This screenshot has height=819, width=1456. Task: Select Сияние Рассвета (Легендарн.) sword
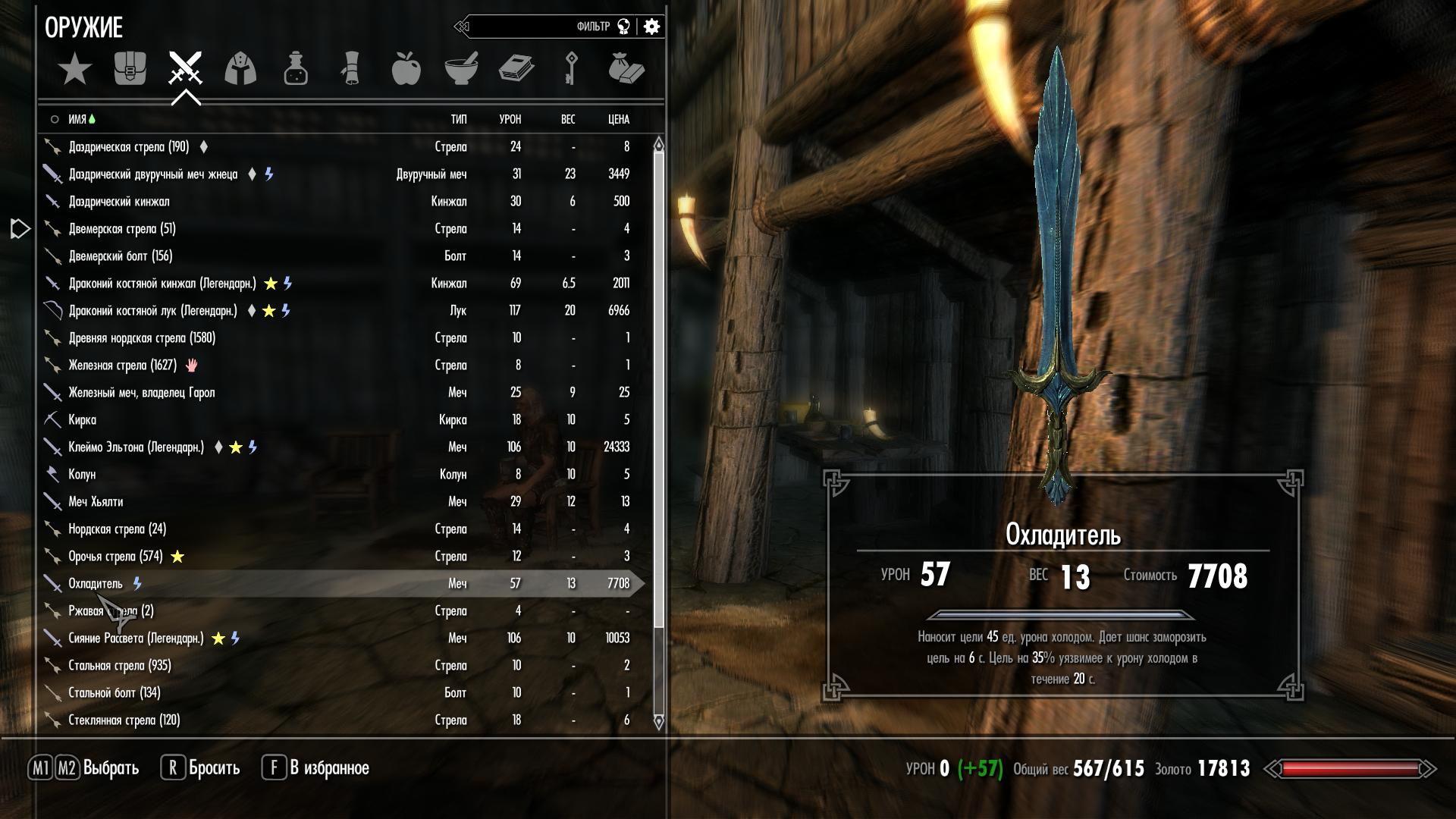136,639
